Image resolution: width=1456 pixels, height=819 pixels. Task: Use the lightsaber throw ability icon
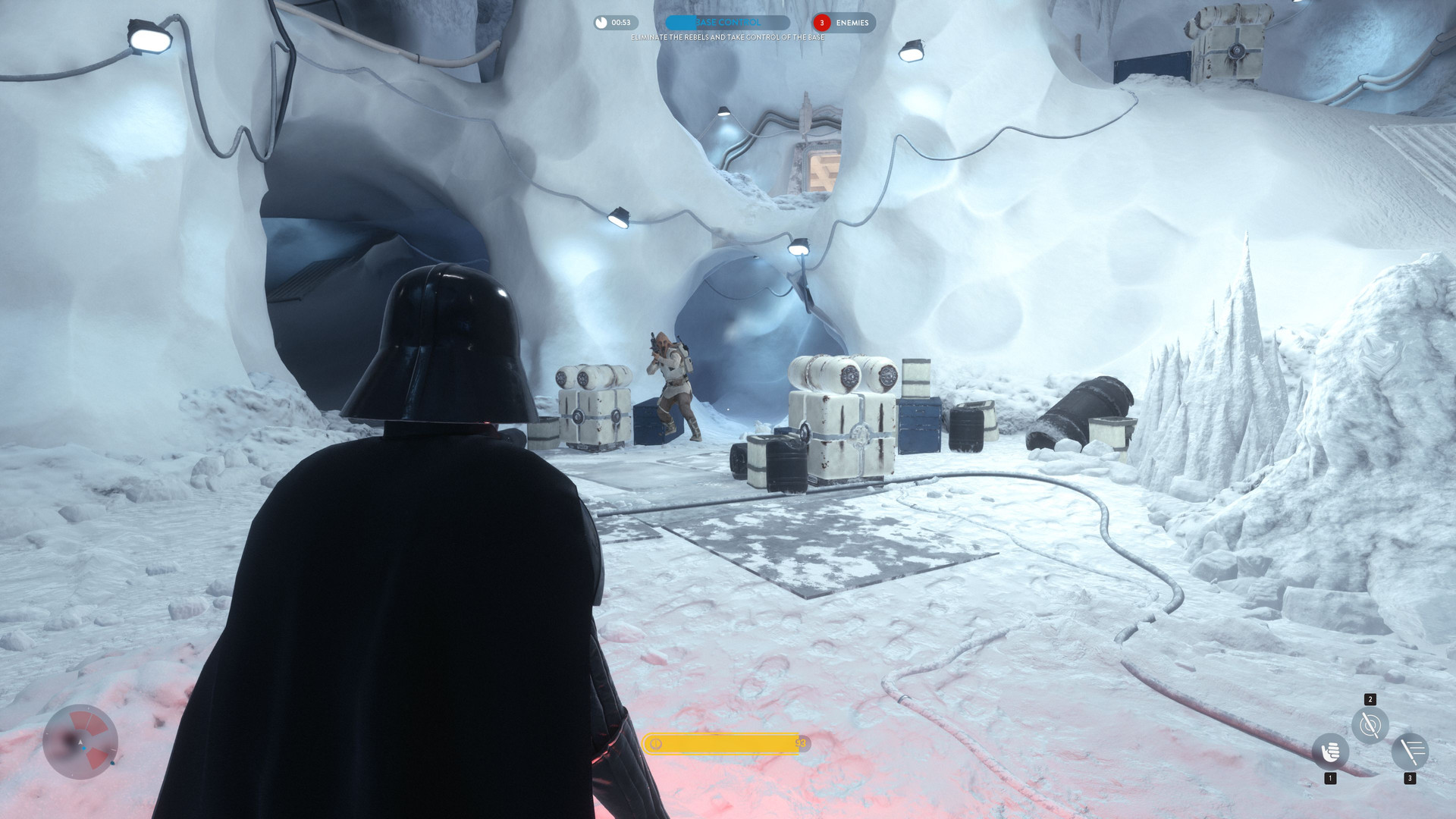tap(1370, 725)
